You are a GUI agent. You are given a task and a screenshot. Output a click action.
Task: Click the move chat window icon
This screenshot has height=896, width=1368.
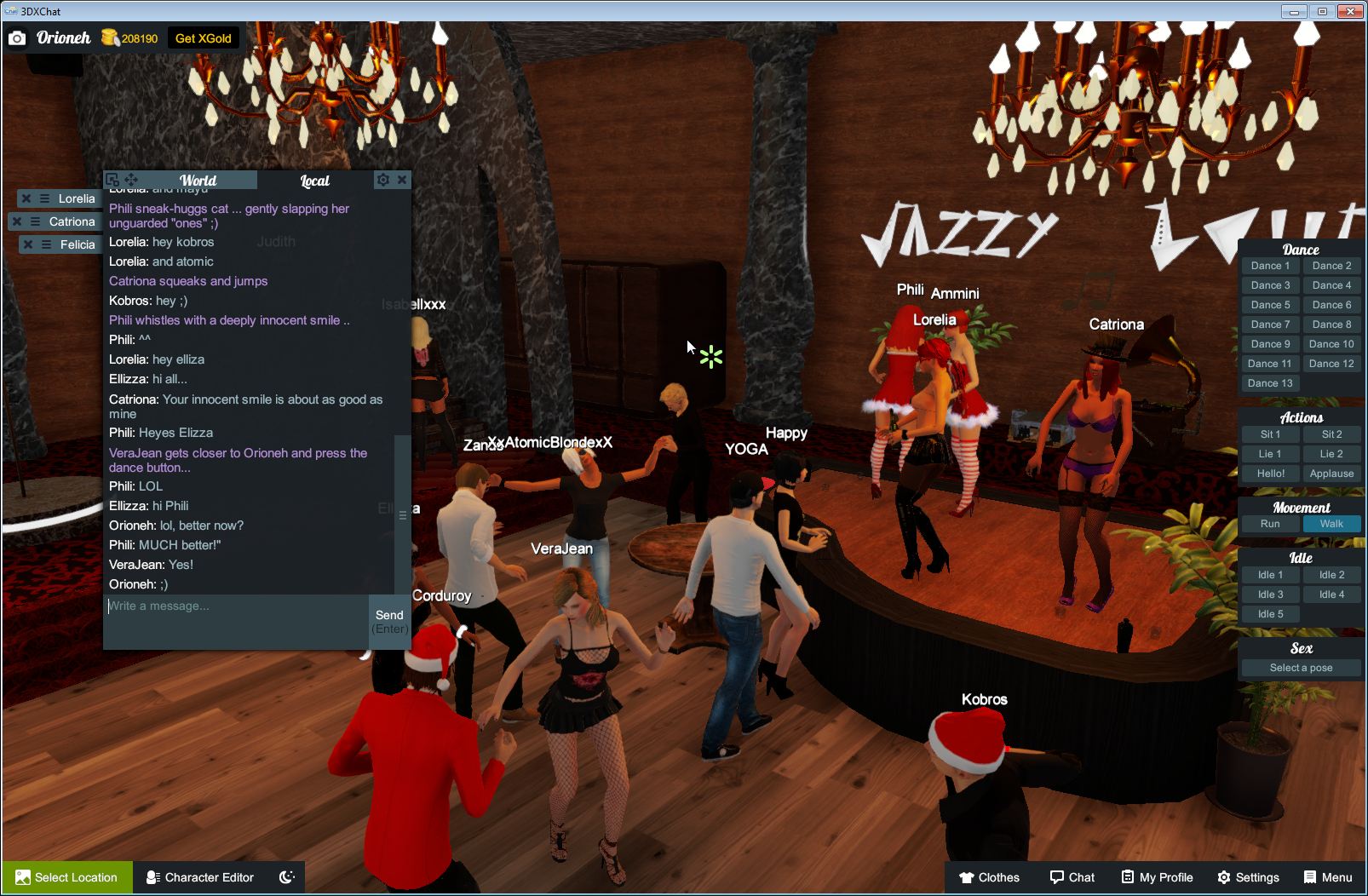pyautogui.click(x=130, y=180)
